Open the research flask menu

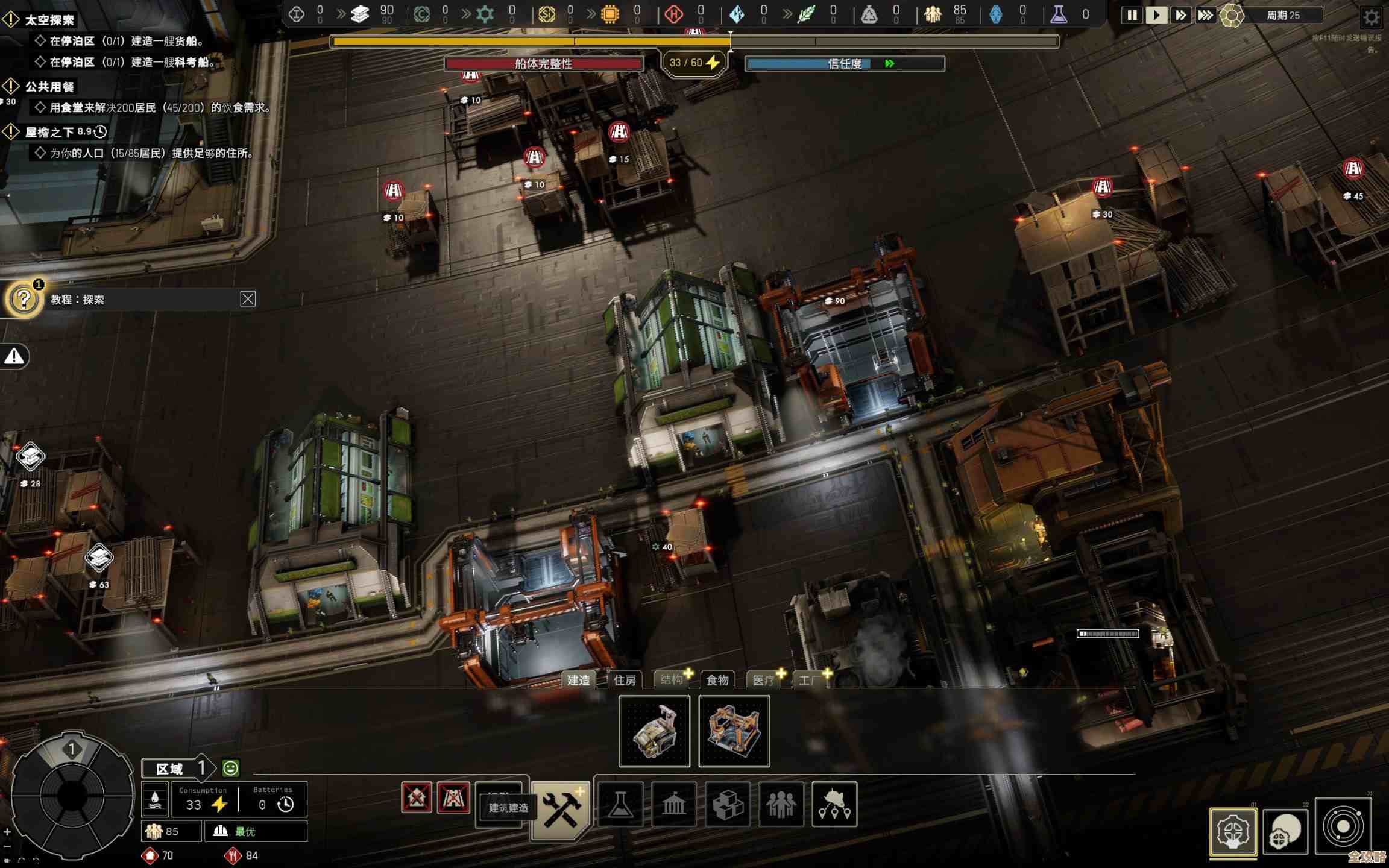click(620, 804)
